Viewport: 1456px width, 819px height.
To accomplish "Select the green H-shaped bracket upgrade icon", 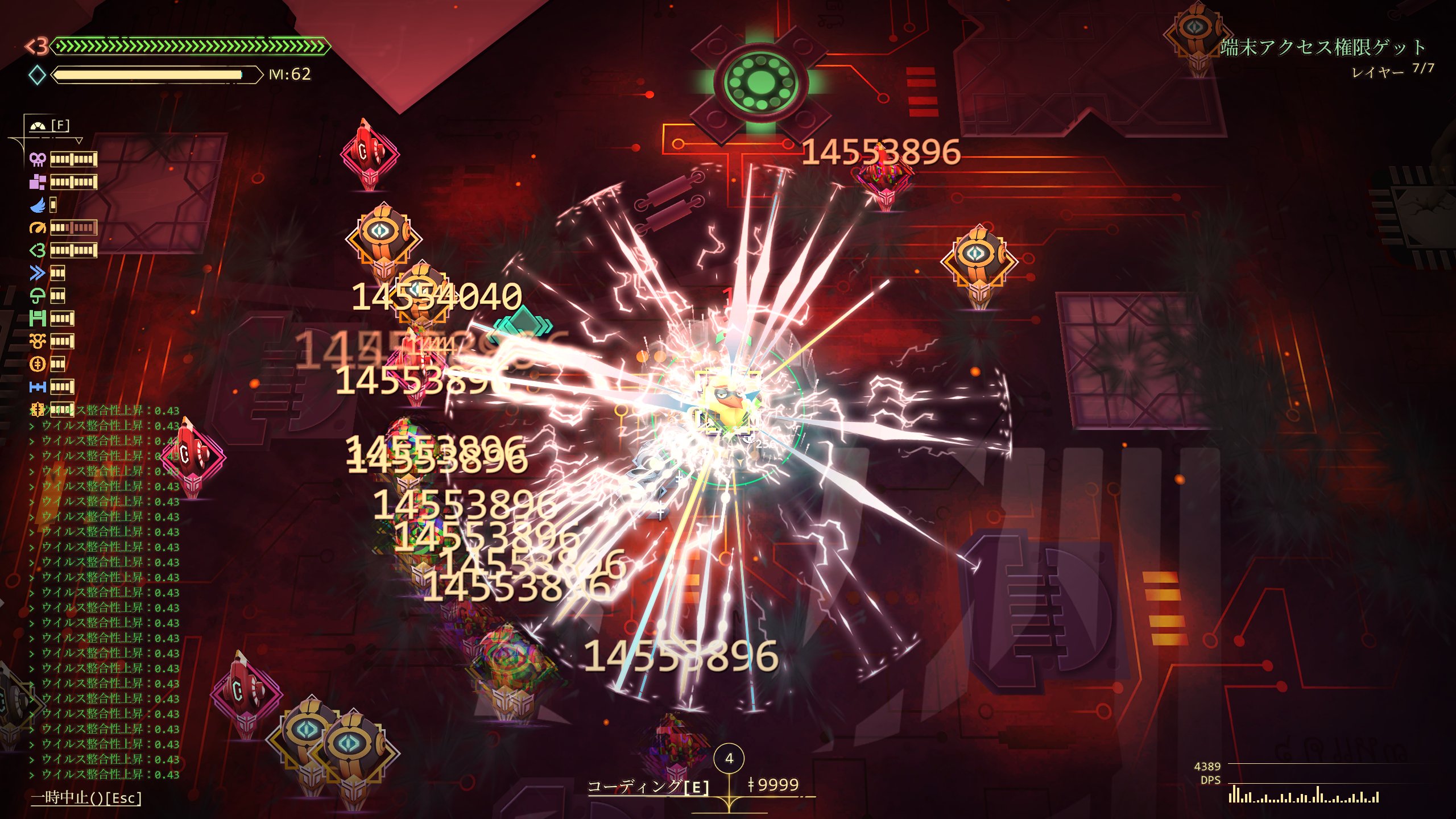I will point(38,318).
